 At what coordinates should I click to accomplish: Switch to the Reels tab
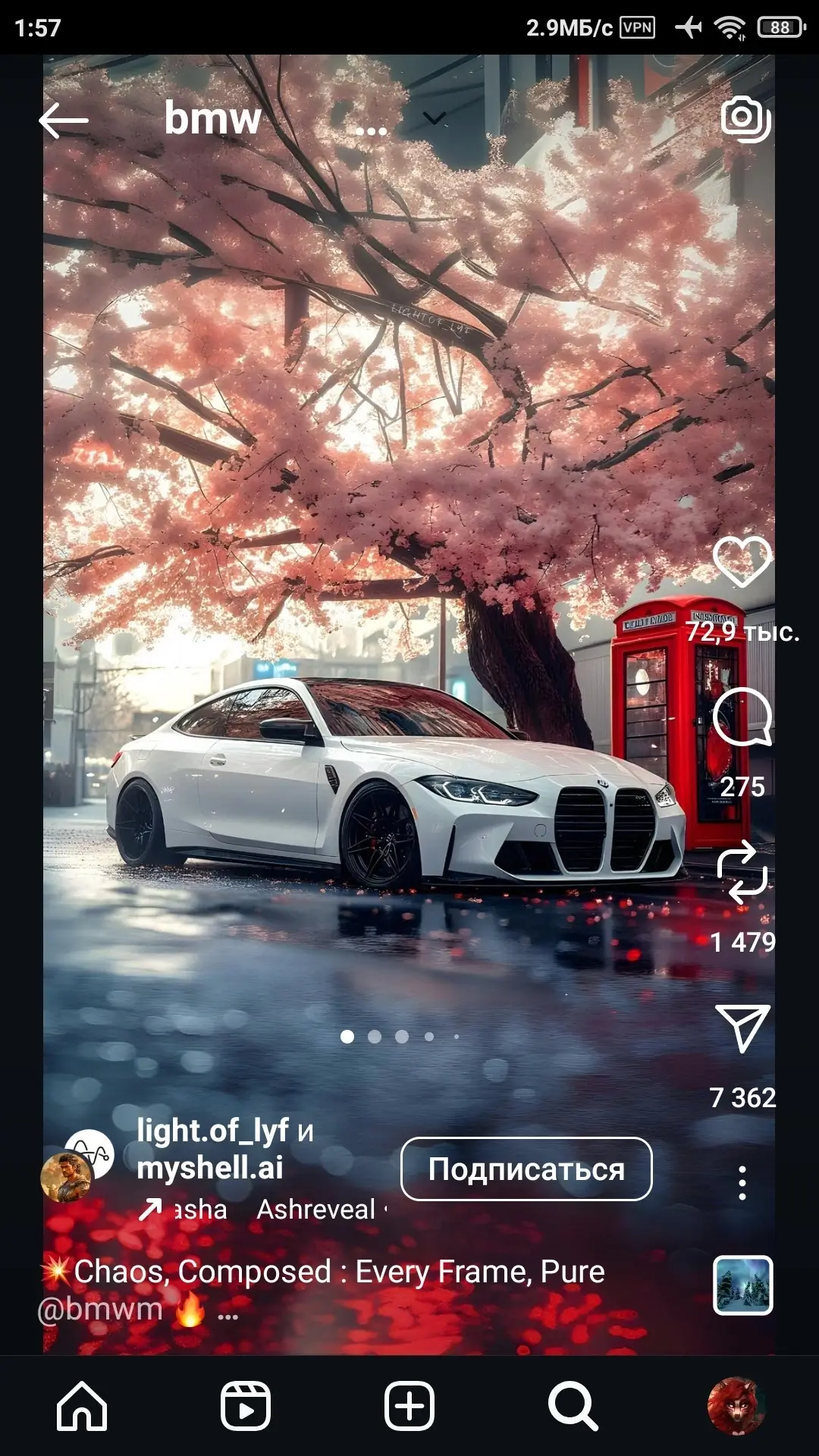(246, 1406)
